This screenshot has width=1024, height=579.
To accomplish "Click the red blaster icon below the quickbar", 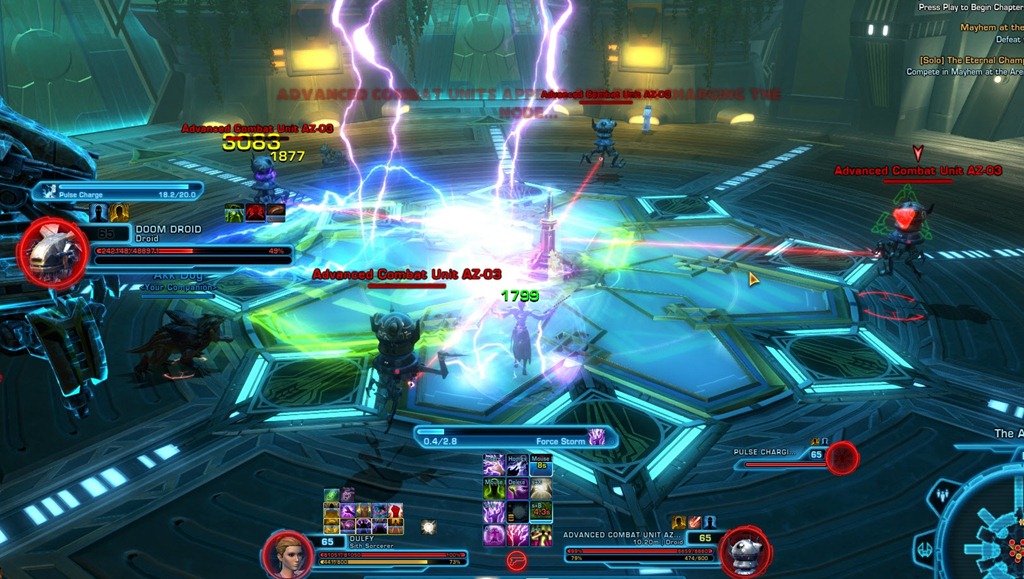I will coord(516,561).
